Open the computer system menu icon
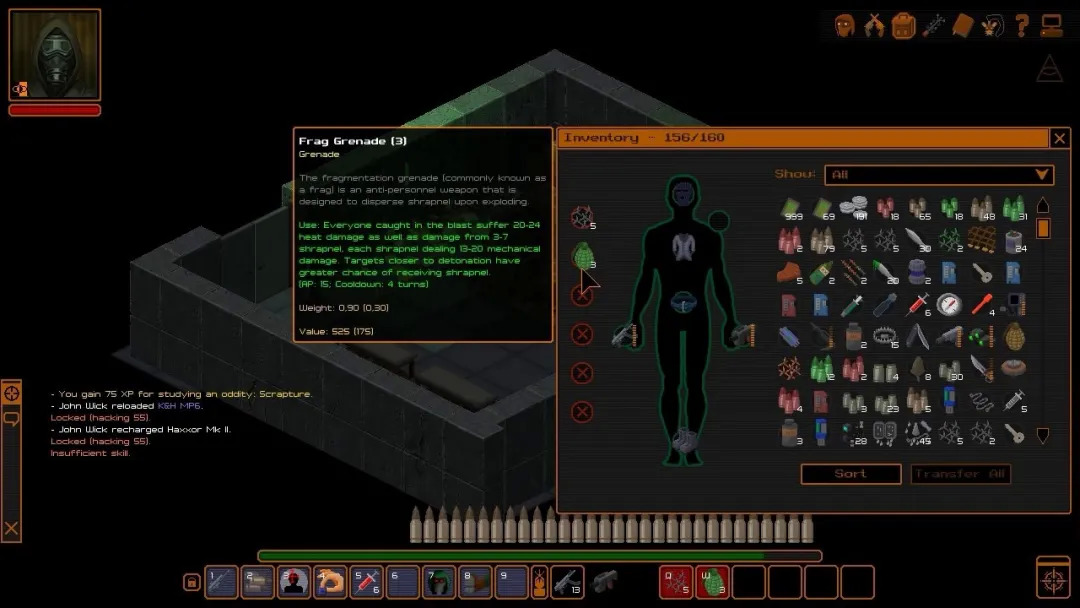 click(x=1051, y=24)
